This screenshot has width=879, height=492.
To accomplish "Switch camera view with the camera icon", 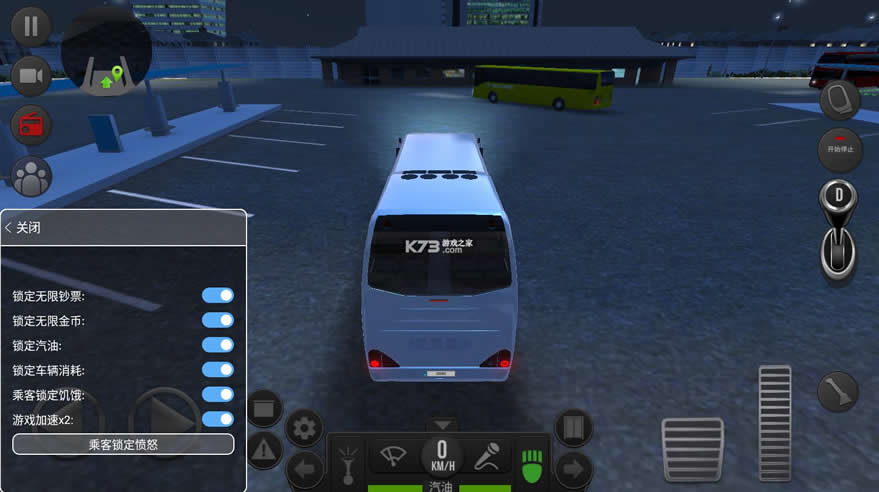I will point(31,76).
